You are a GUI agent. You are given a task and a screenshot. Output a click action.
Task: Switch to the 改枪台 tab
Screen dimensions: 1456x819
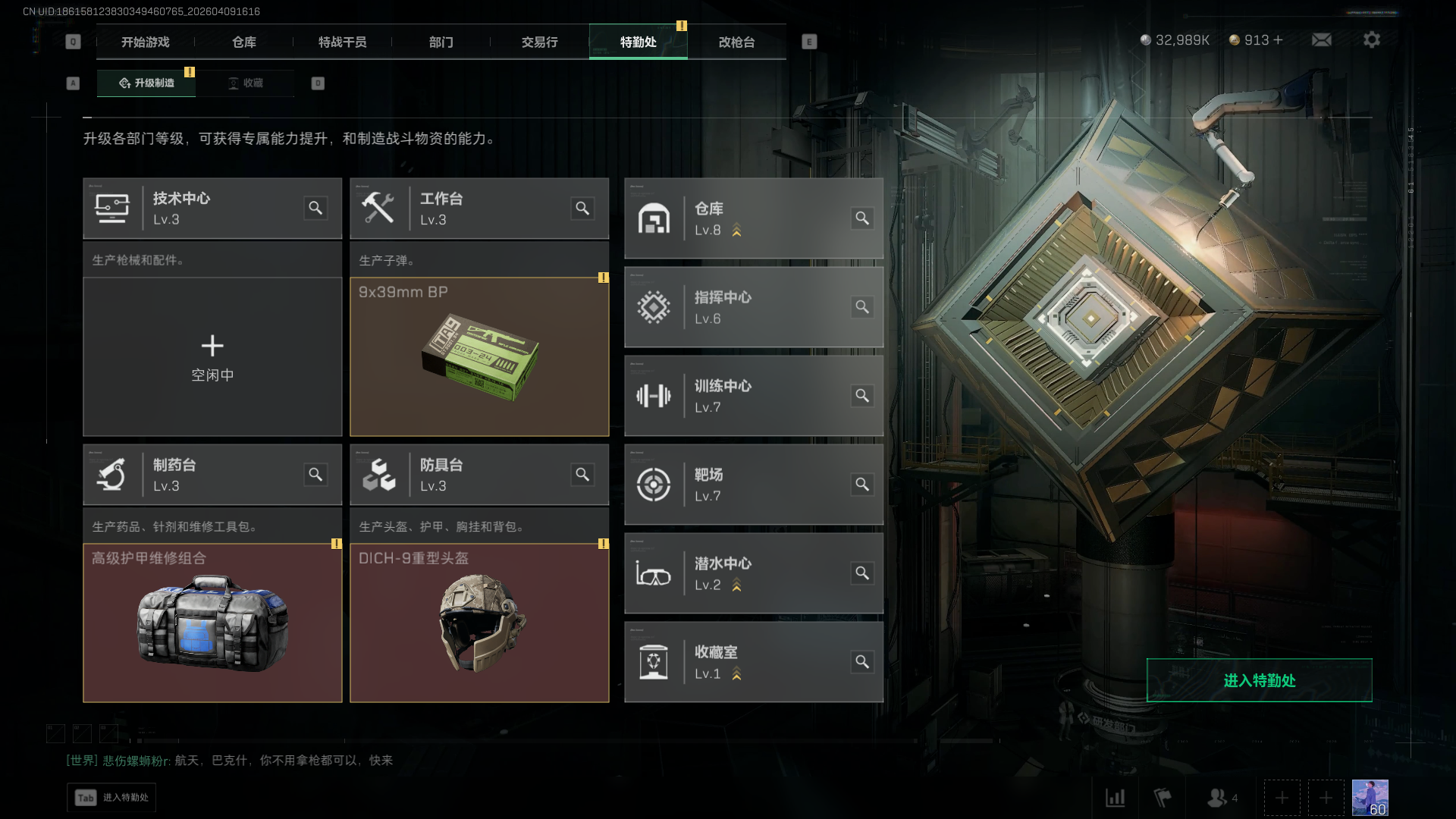click(x=736, y=42)
